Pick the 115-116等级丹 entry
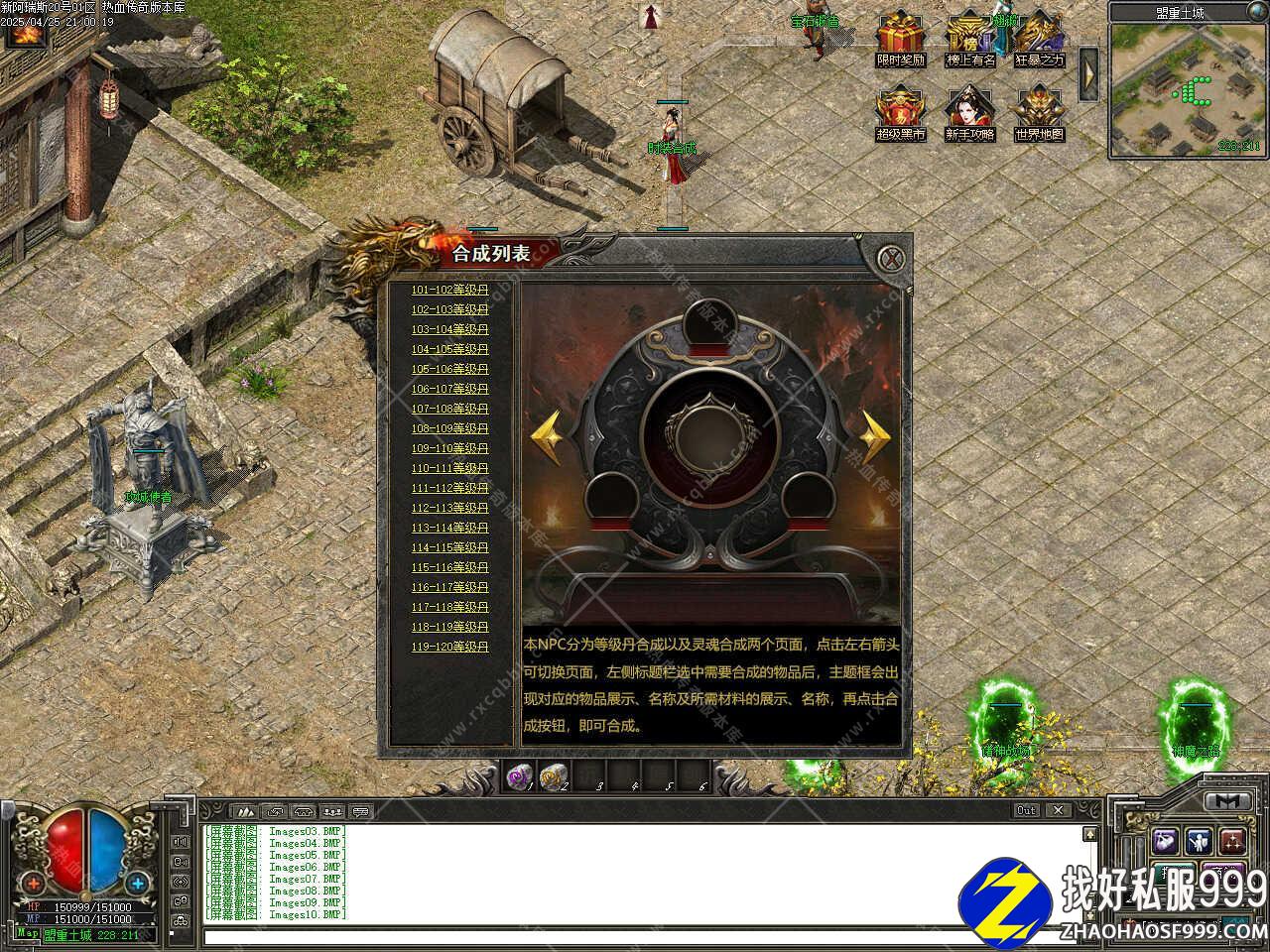The image size is (1270, 952). coord(450,567)
